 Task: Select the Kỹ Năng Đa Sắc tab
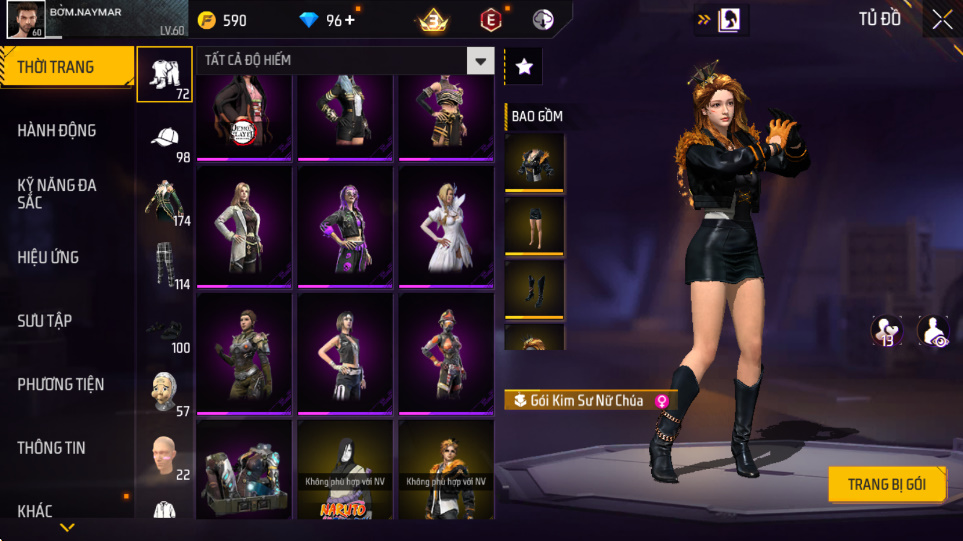point(57,194)
